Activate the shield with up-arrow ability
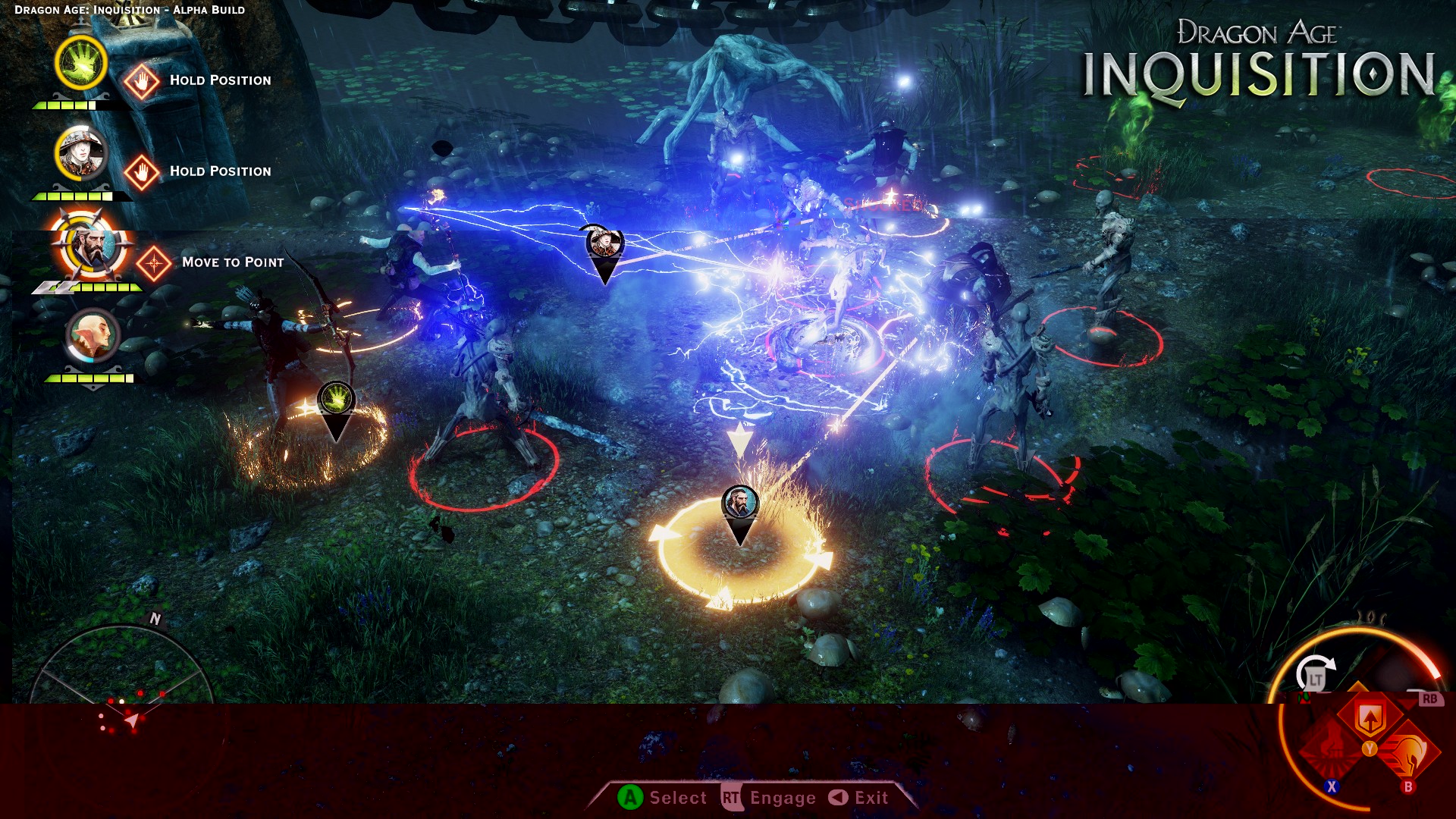Image resolution: width=1456 pixels, height=819 pixels. pyautogui.click(x=1370, y=717)
